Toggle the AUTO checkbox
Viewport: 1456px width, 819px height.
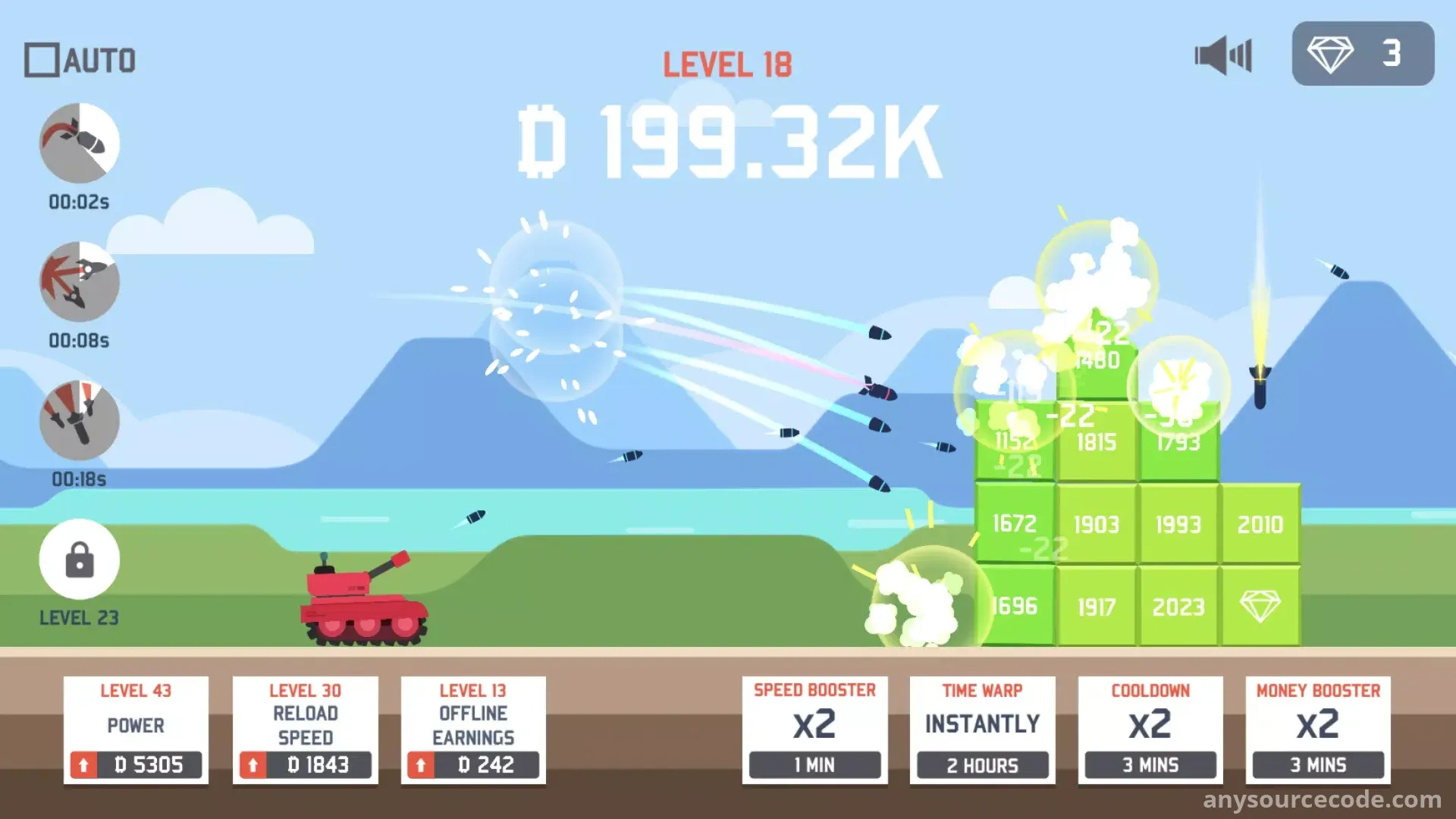pos(42,60)
